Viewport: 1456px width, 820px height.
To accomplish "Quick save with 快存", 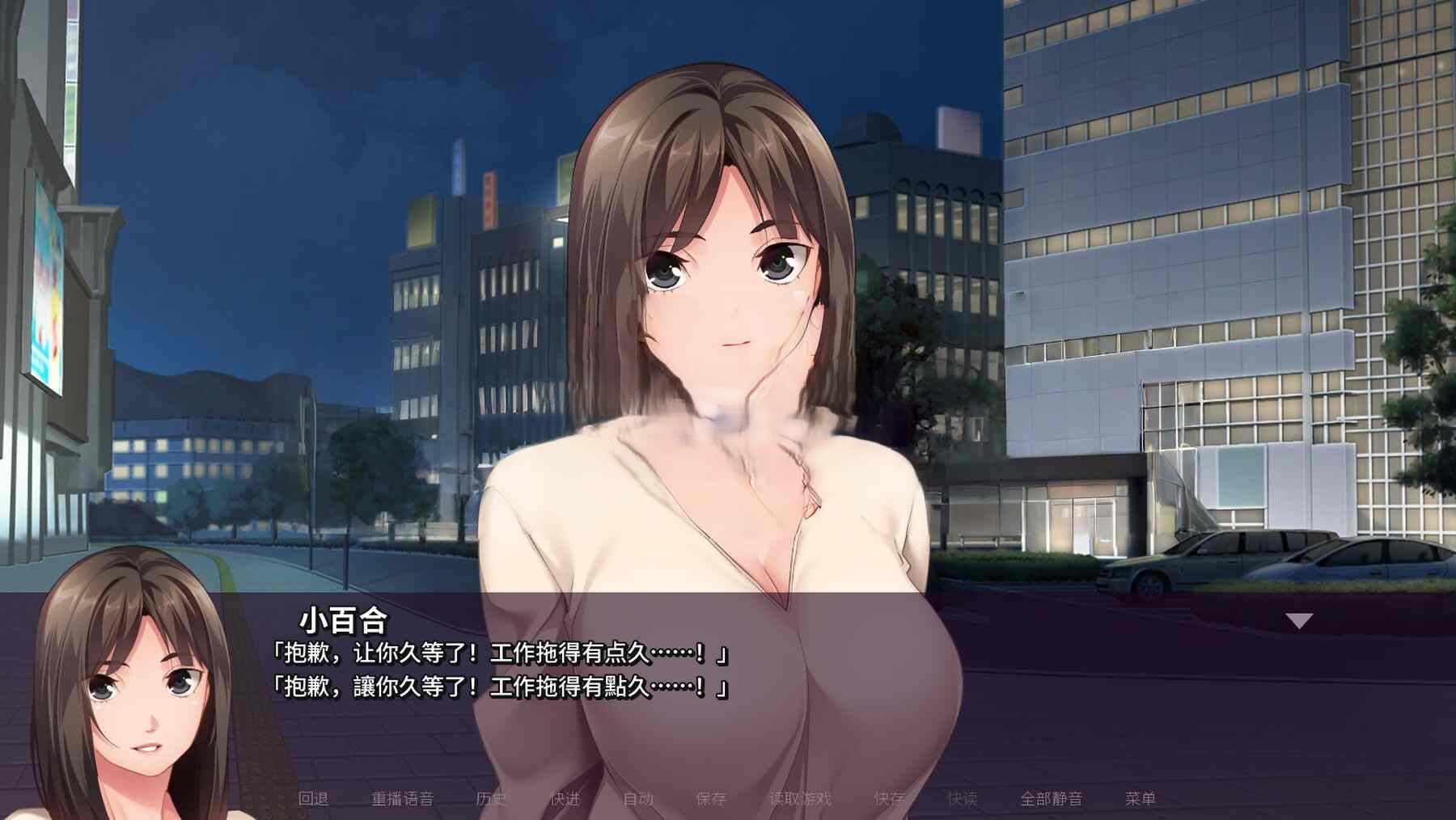I will point(889,799).
